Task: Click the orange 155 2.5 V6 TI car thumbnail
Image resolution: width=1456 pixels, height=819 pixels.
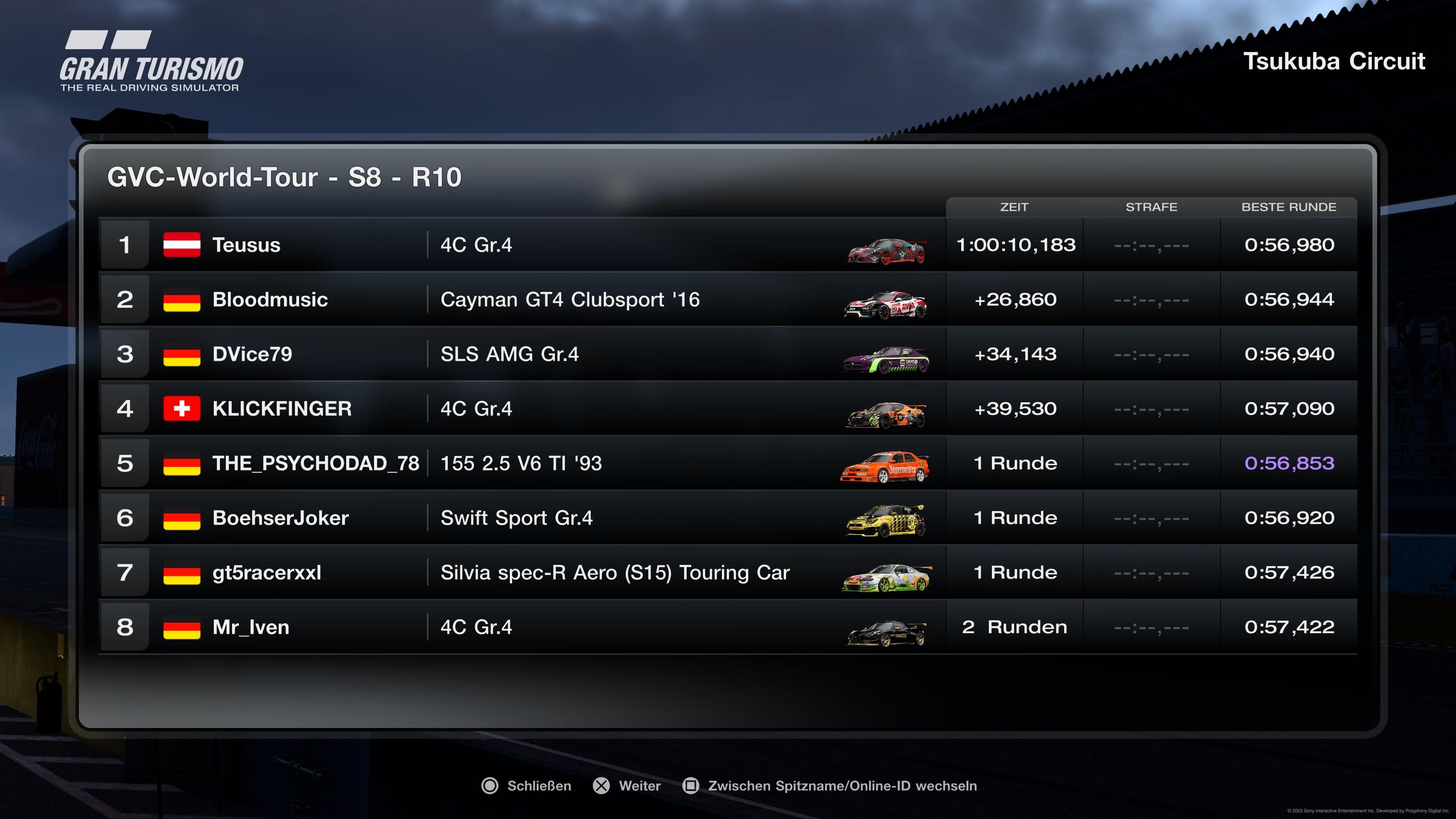Action: 885,466
